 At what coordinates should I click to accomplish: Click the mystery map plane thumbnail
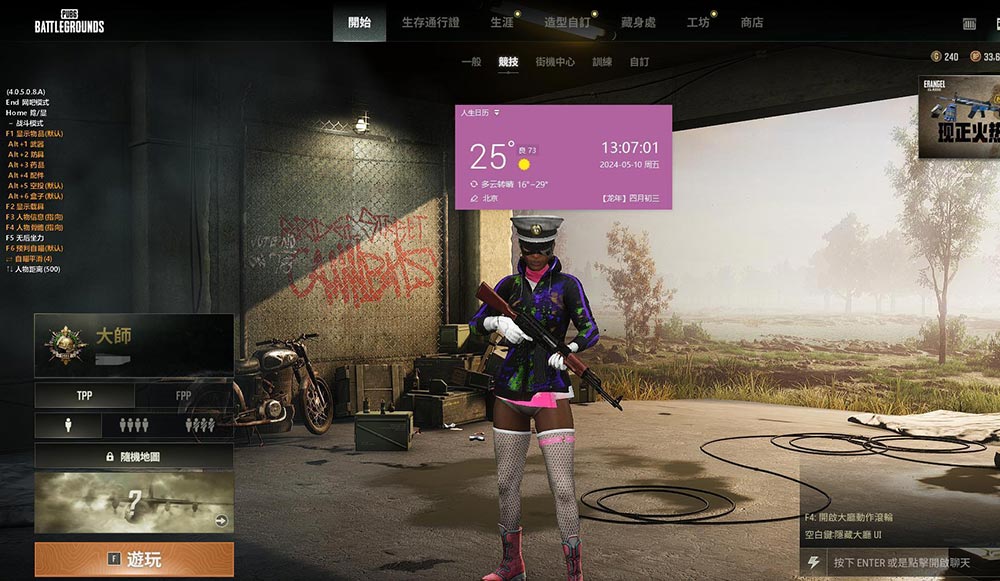(x=134, y=502)
